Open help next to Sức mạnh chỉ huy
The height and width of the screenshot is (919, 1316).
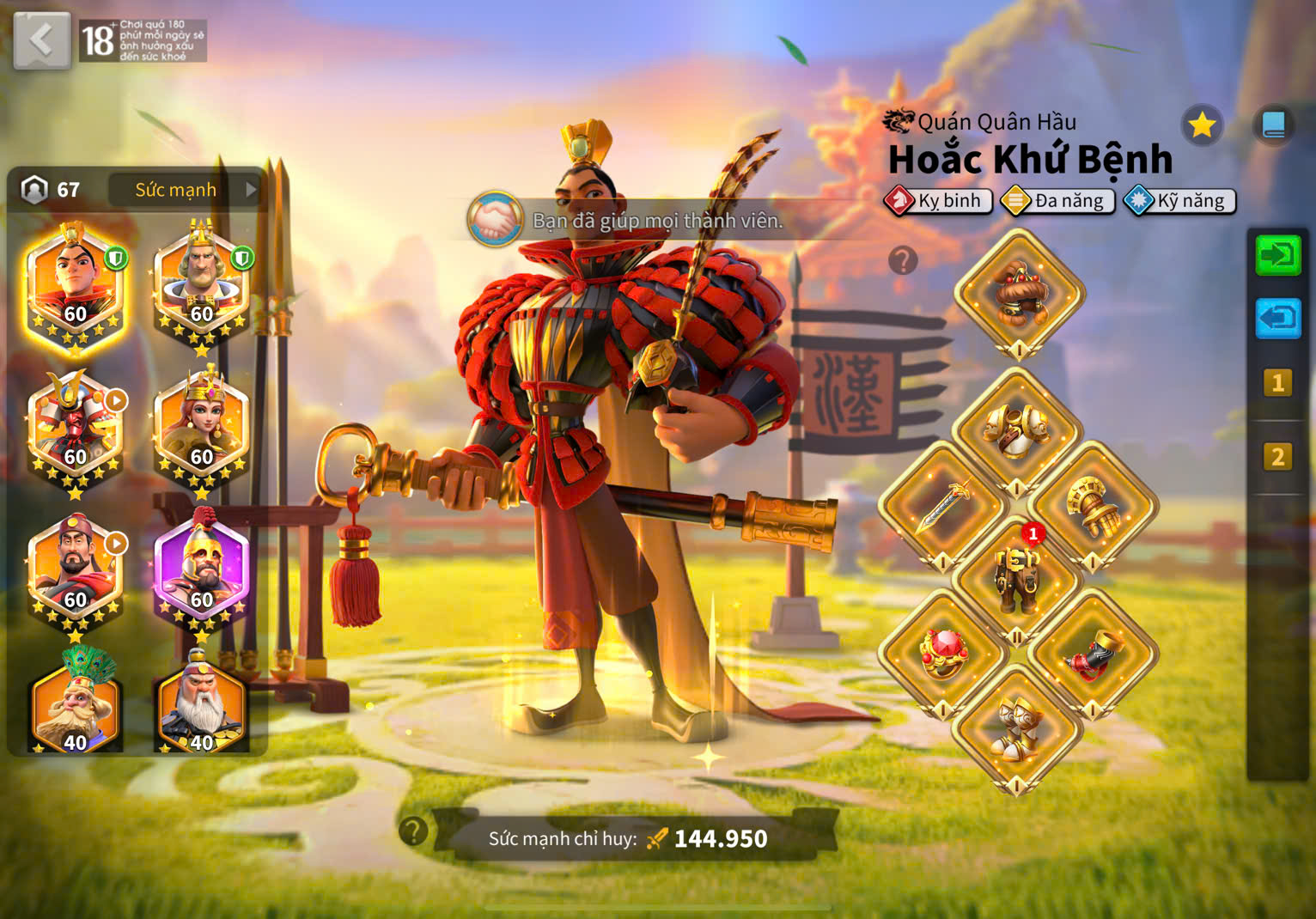point(413,831)
